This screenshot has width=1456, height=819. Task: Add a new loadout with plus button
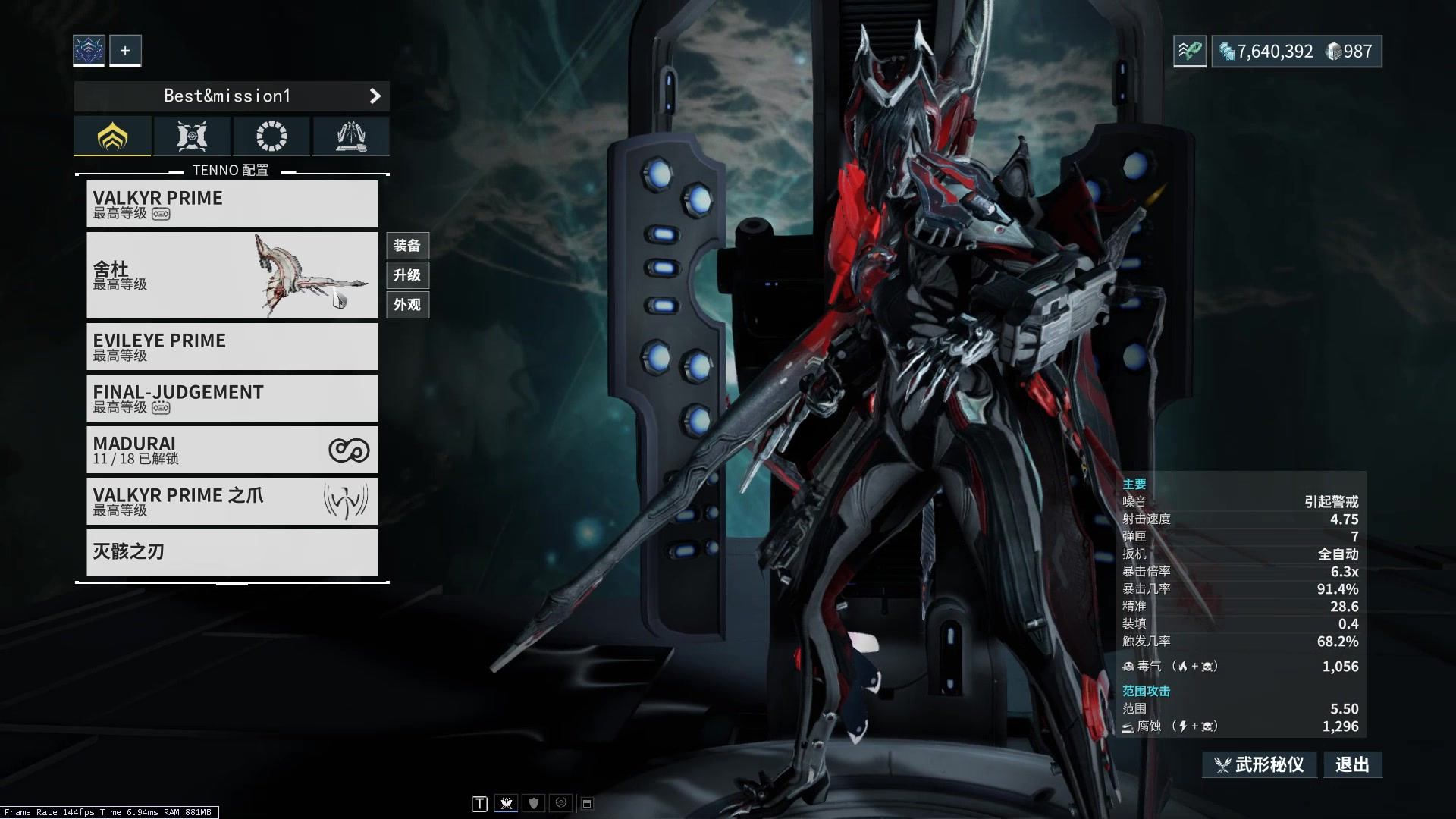125,51
